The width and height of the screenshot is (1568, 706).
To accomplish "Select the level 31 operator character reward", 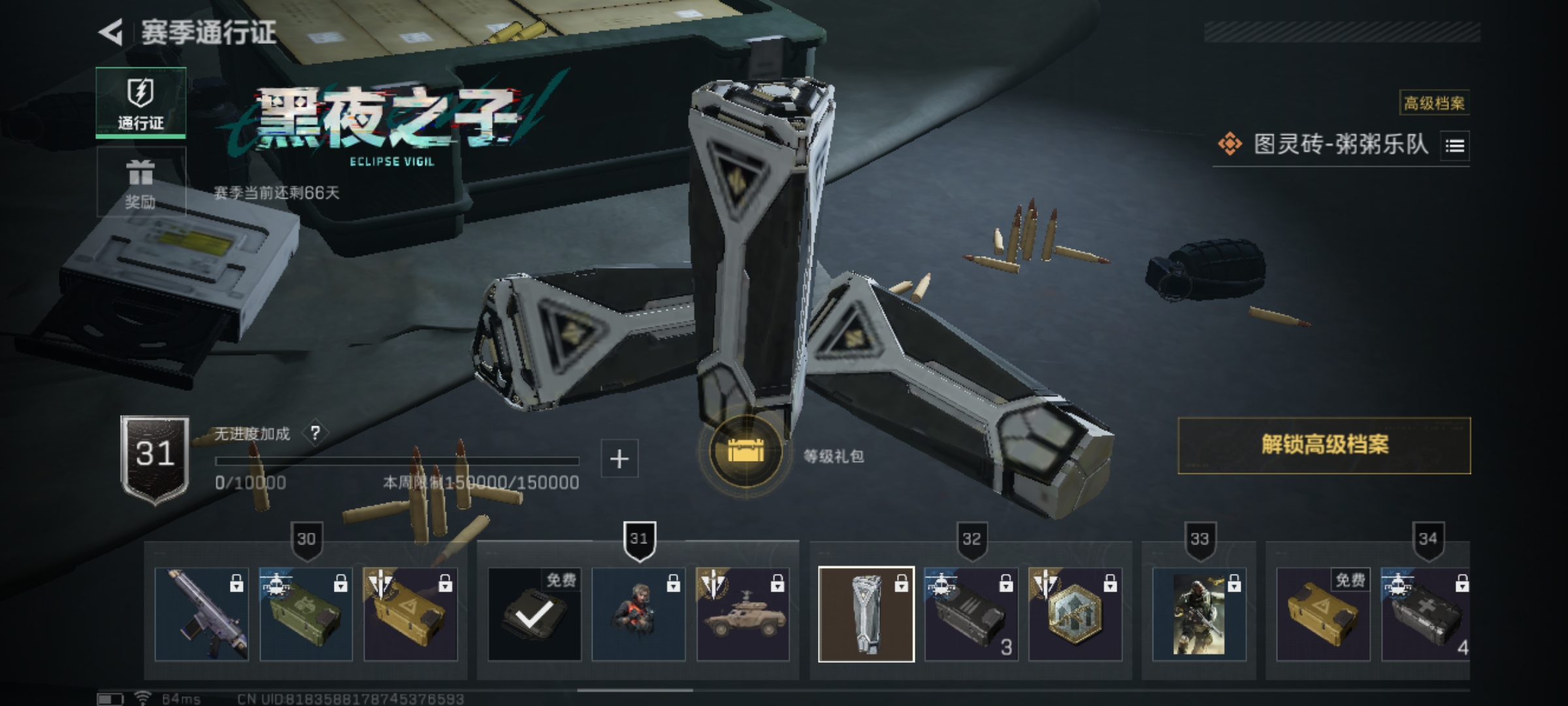I will [638, 614].
